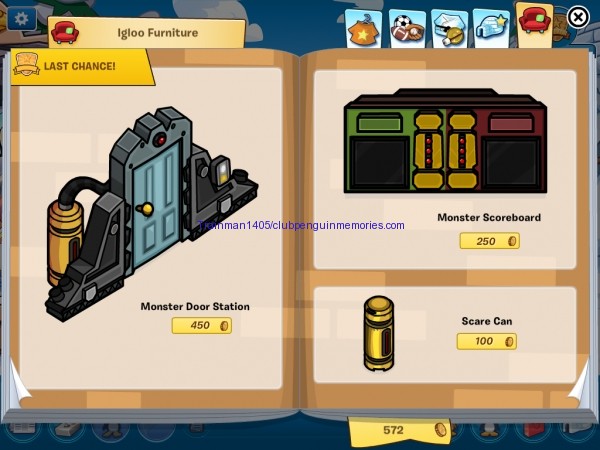Open the sports gear catalog tab

pos(406,26)
